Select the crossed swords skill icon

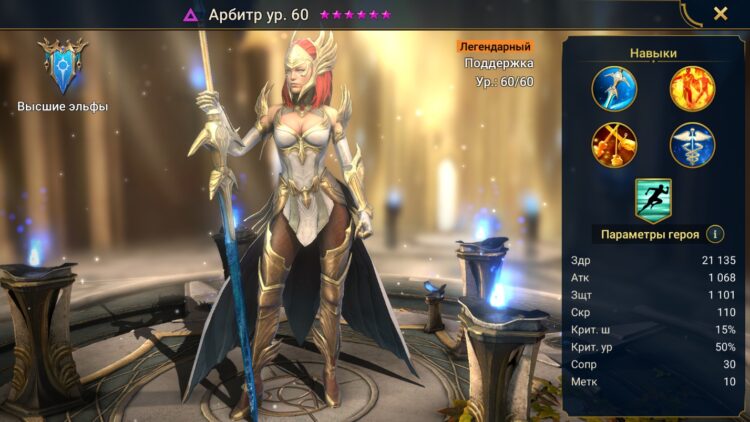pos(614,144)
